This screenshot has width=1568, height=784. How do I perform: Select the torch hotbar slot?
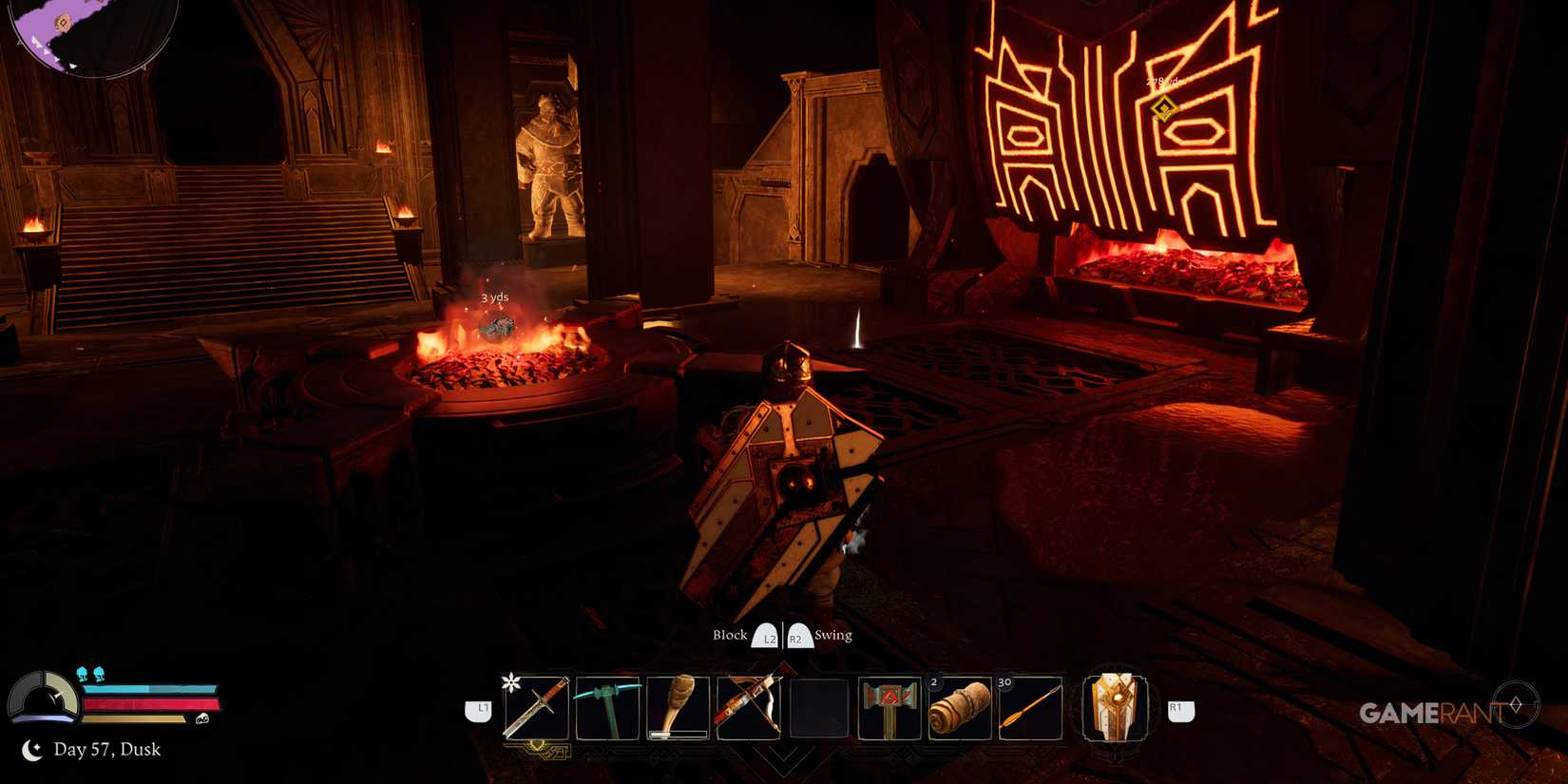[x=678, y=708]
